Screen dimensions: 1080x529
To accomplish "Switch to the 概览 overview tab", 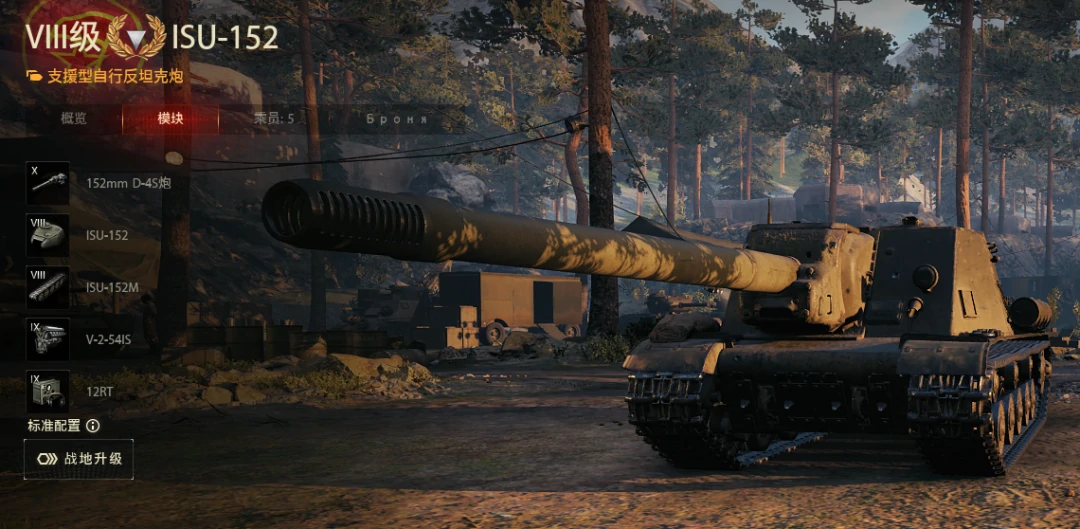I will 74,119.
